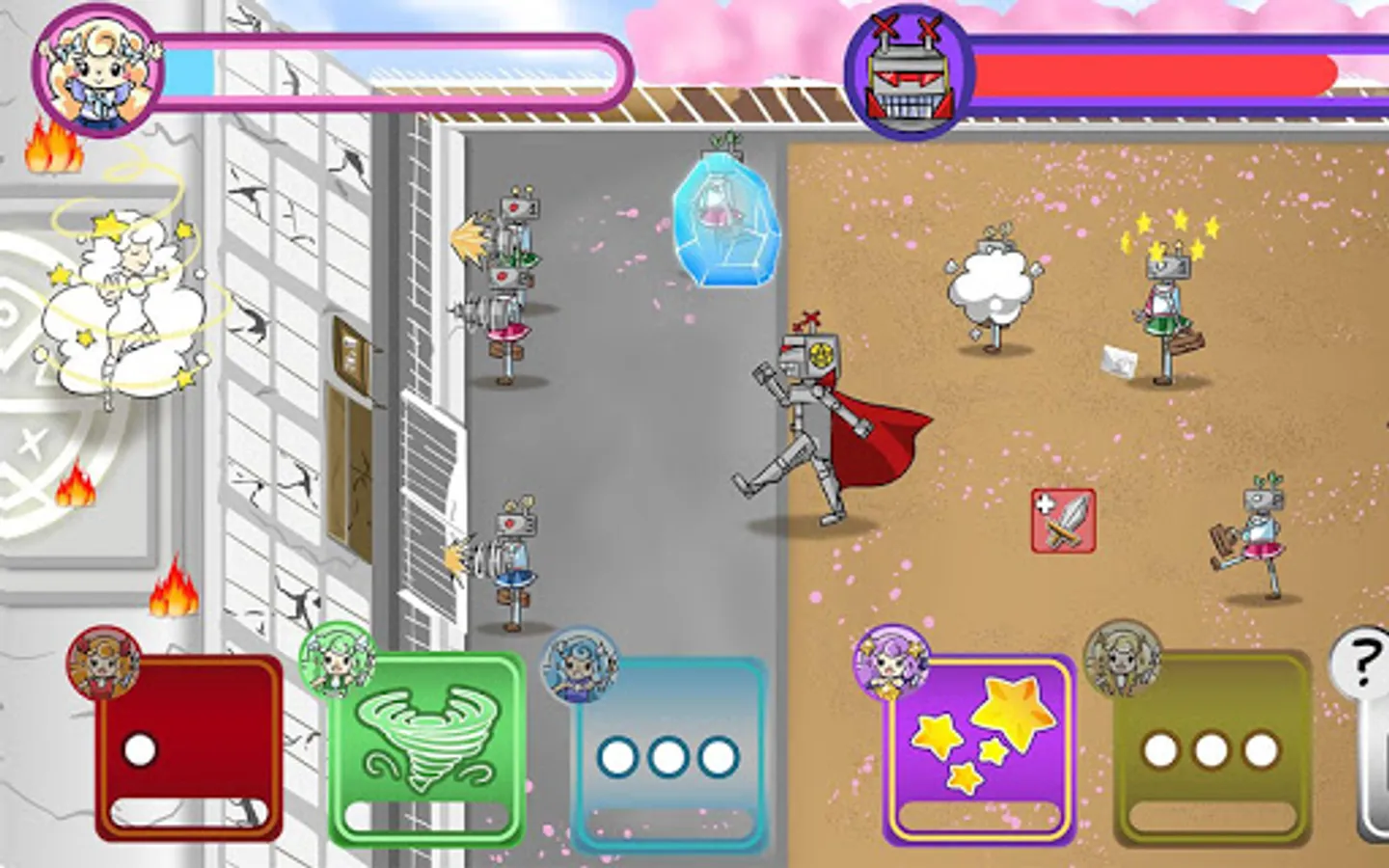Select the enemy robot avatar at top
Image resolution: width=1389 pixels, height=868 pixels.
[x=907, y=69]
